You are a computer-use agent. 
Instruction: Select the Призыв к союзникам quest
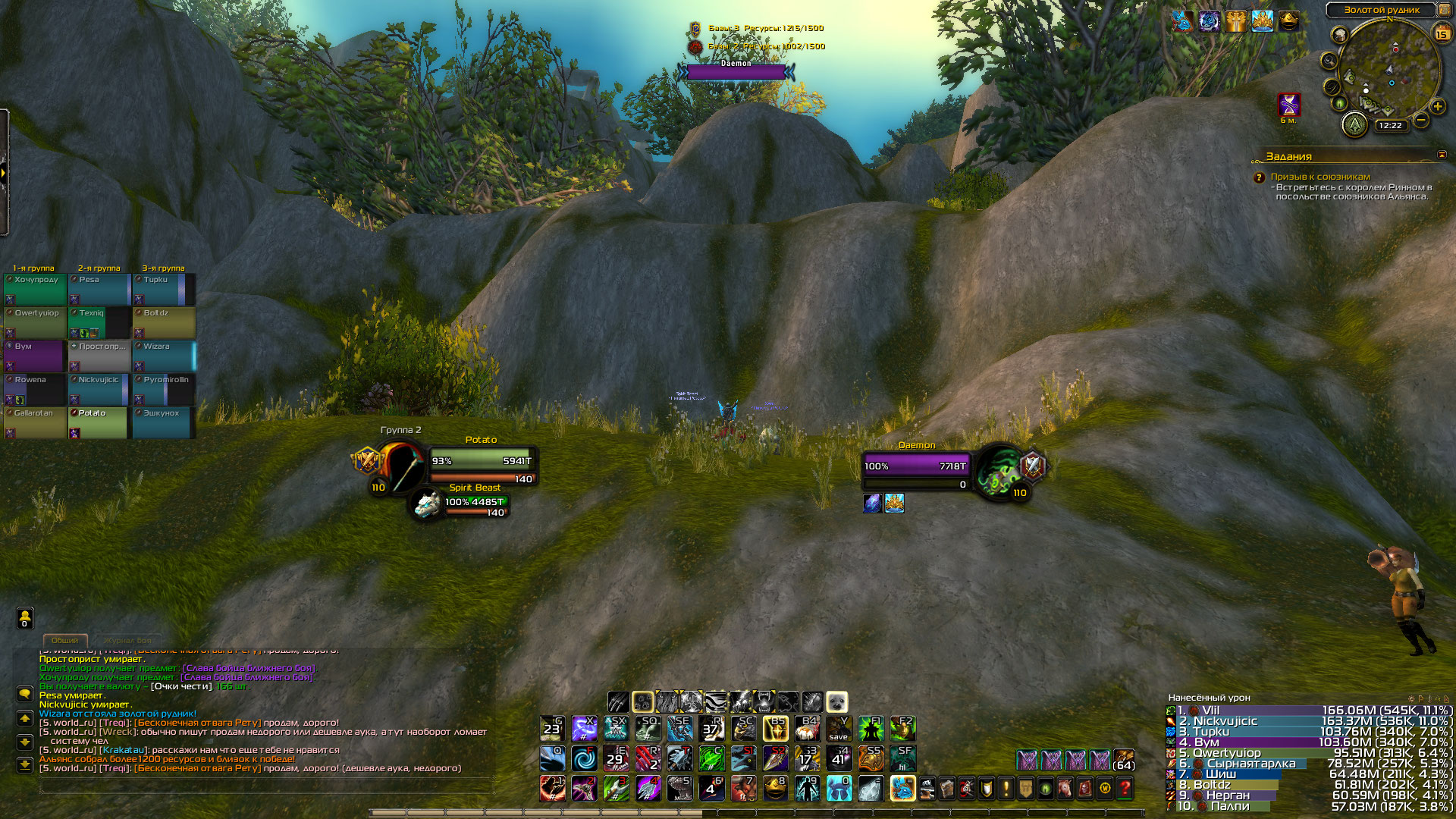[1320, 177]
